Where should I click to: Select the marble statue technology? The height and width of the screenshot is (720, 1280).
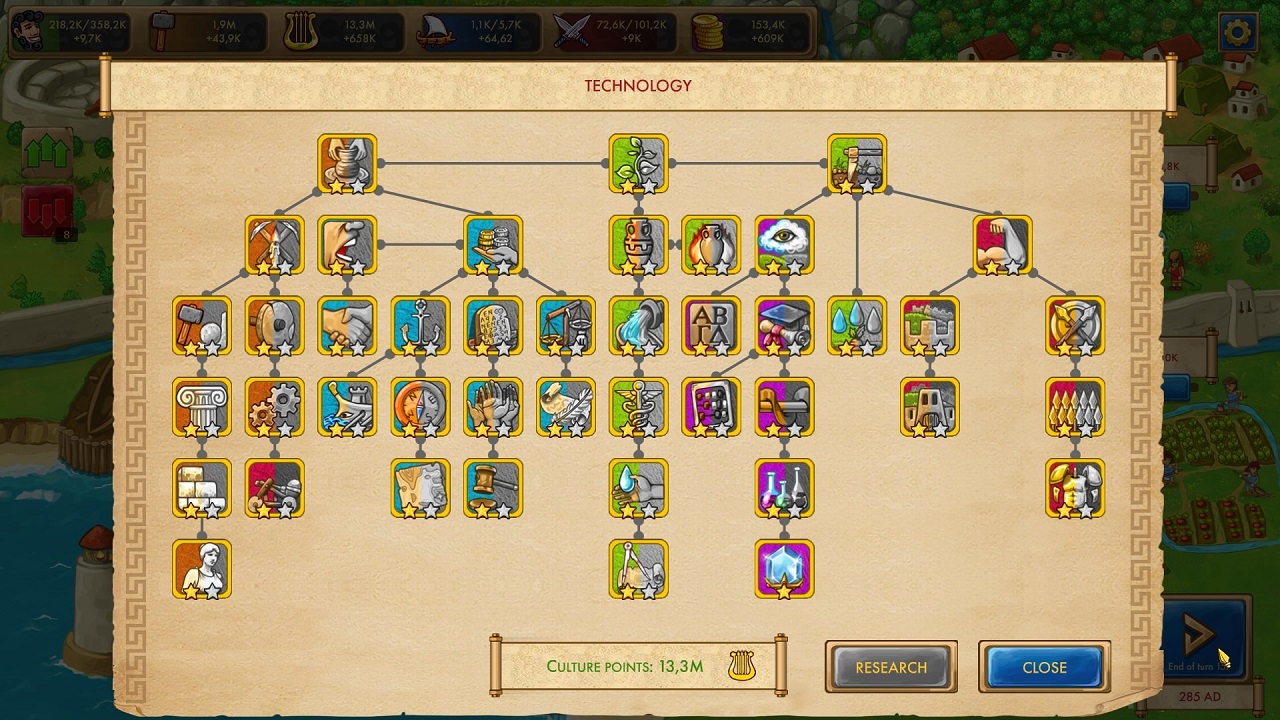click(201, 569)
